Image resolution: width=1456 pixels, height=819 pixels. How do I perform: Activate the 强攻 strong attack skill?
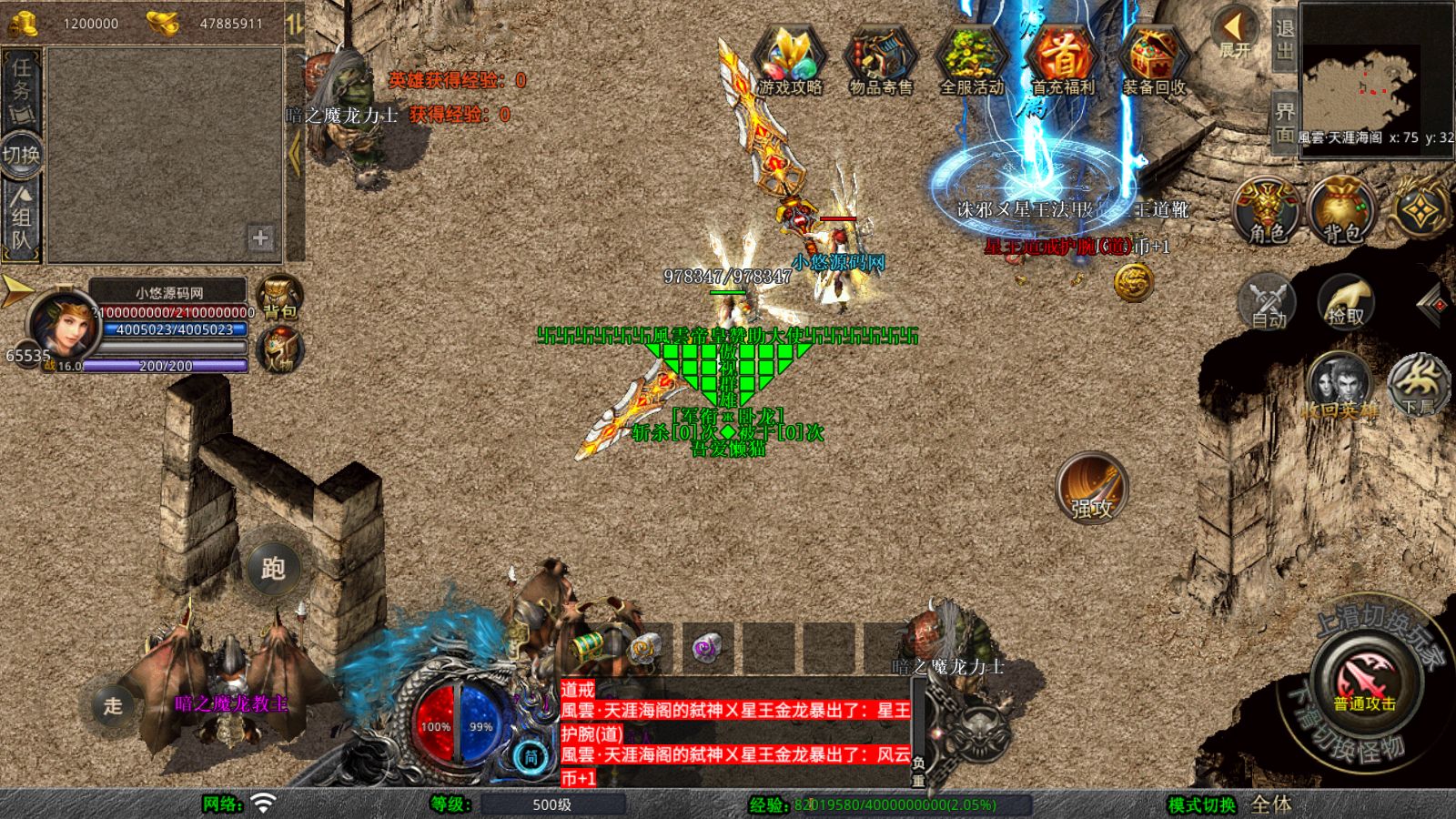click(1091, 488)
